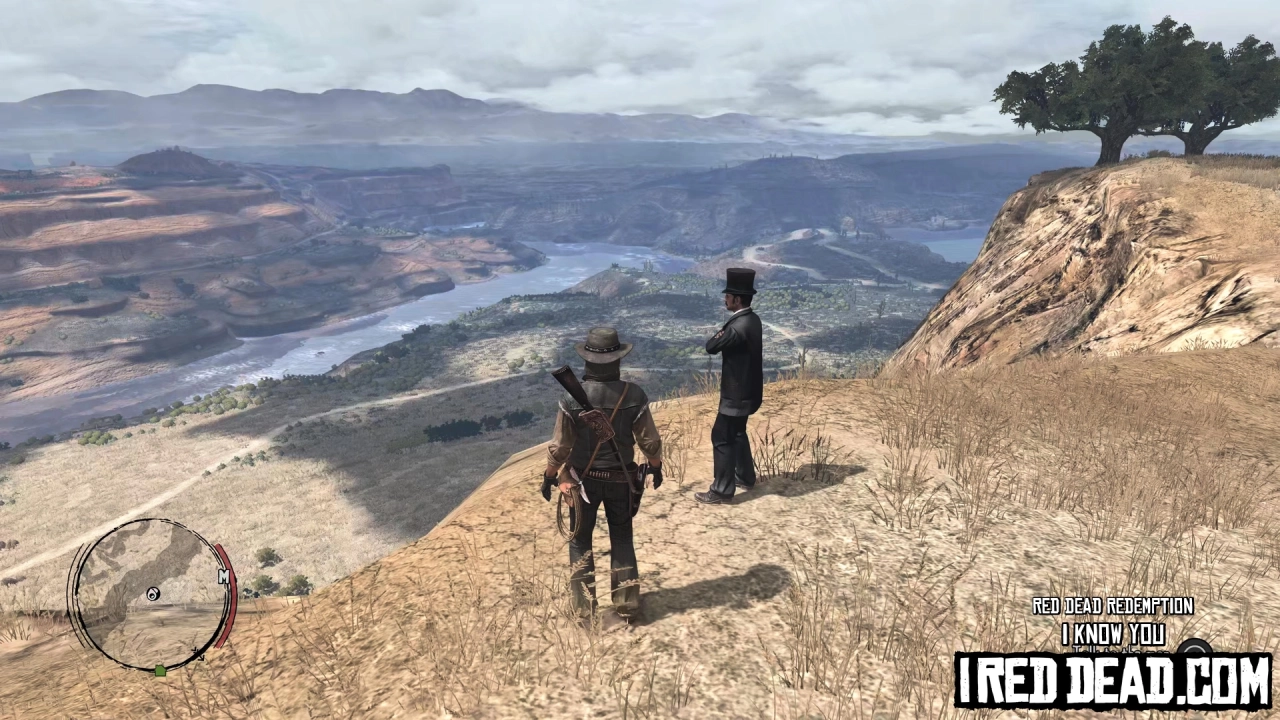Click the mission title 'RED DEAD REDEMPTION'
Viewport: 1280px width, 720px height.
[1112, 606]
